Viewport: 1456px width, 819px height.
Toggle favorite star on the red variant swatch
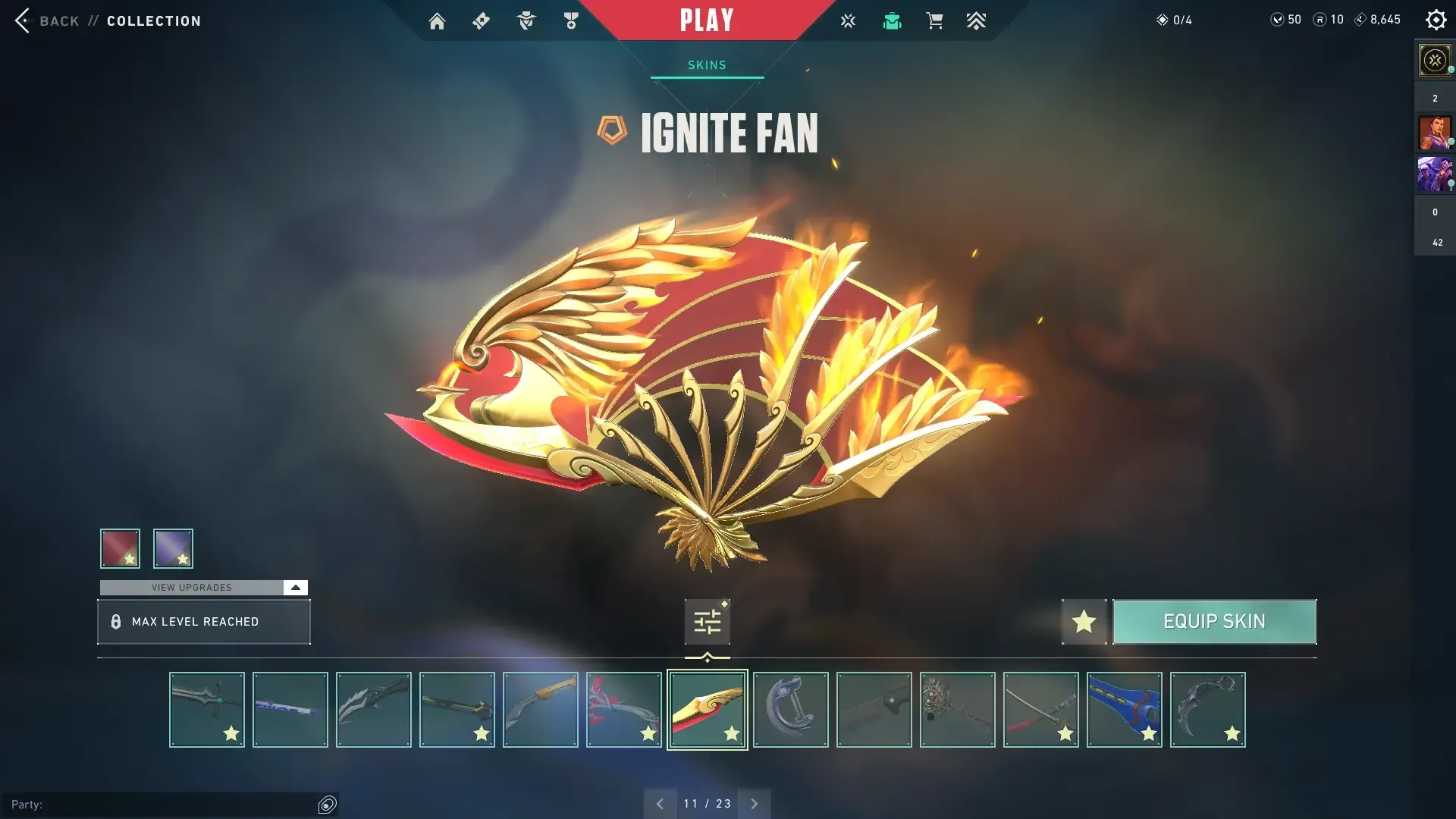point(130,560)
